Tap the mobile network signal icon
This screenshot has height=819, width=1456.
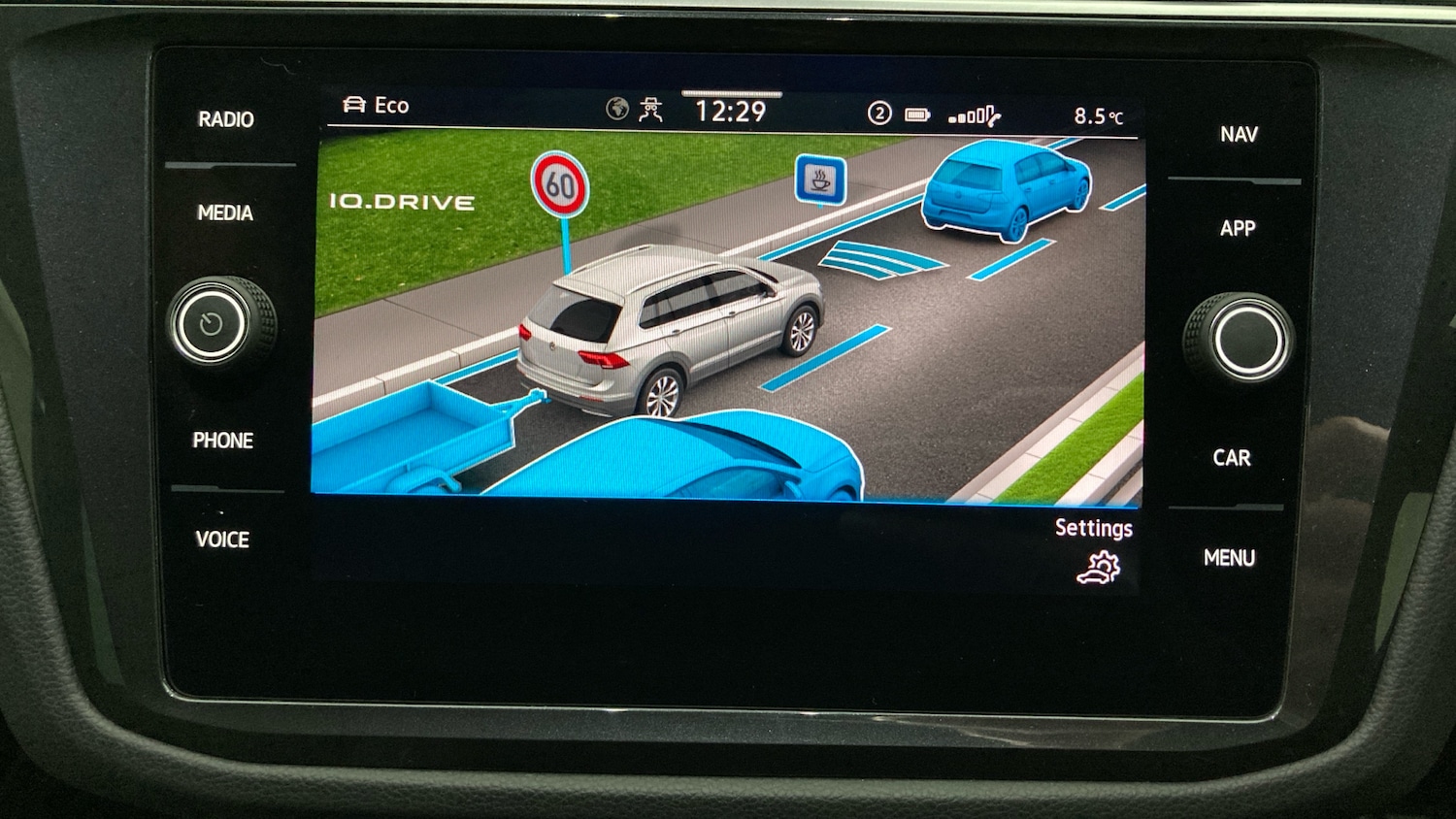970,114
